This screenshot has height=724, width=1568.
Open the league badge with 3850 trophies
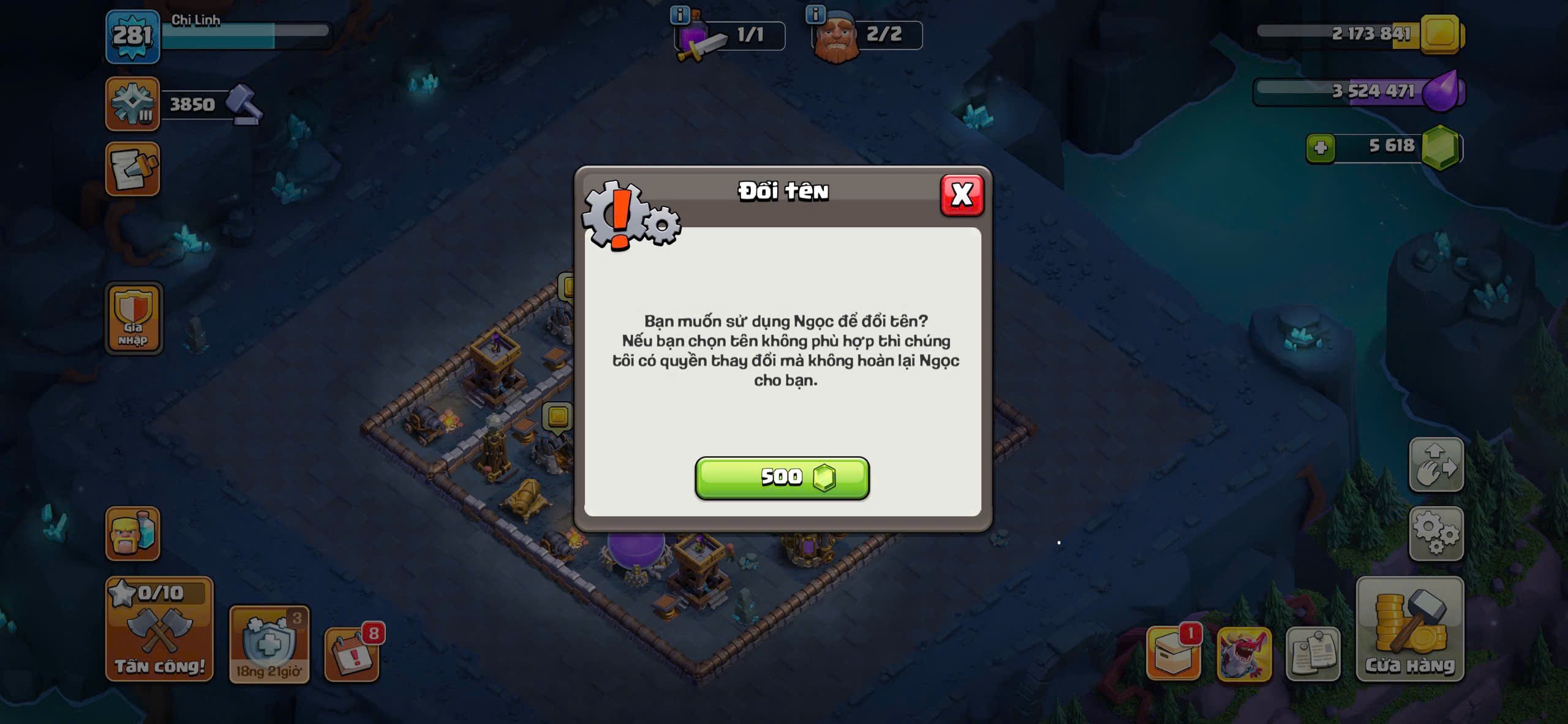point(132,104)
